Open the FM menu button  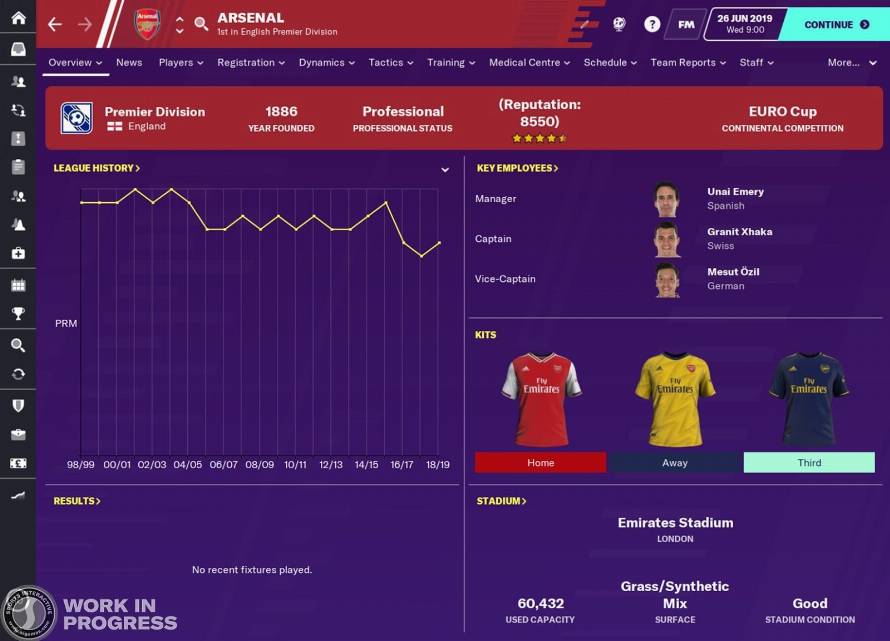pyautogui.click(x=686, y=24)
